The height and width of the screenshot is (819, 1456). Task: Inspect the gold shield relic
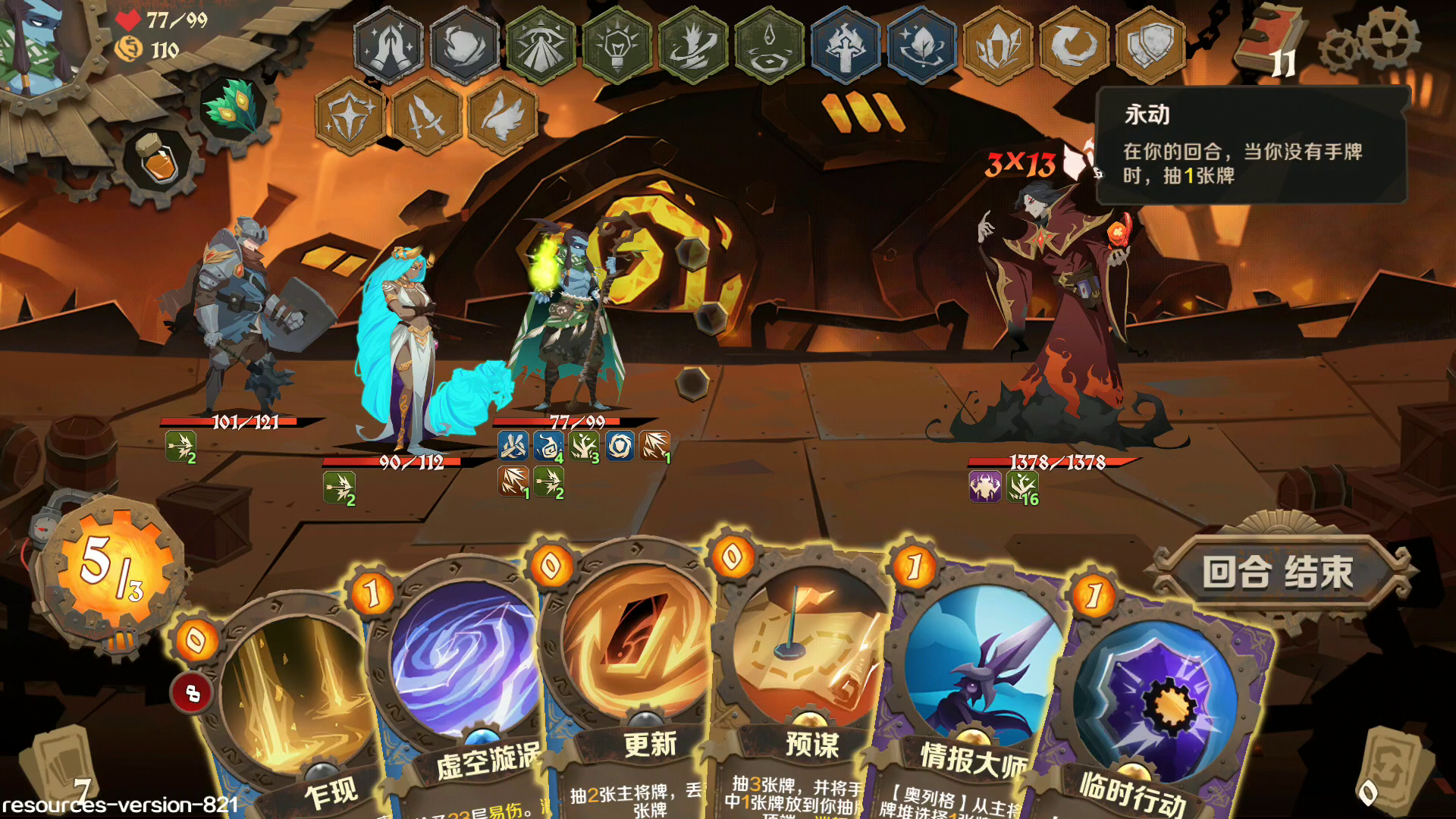[1150, 45]
